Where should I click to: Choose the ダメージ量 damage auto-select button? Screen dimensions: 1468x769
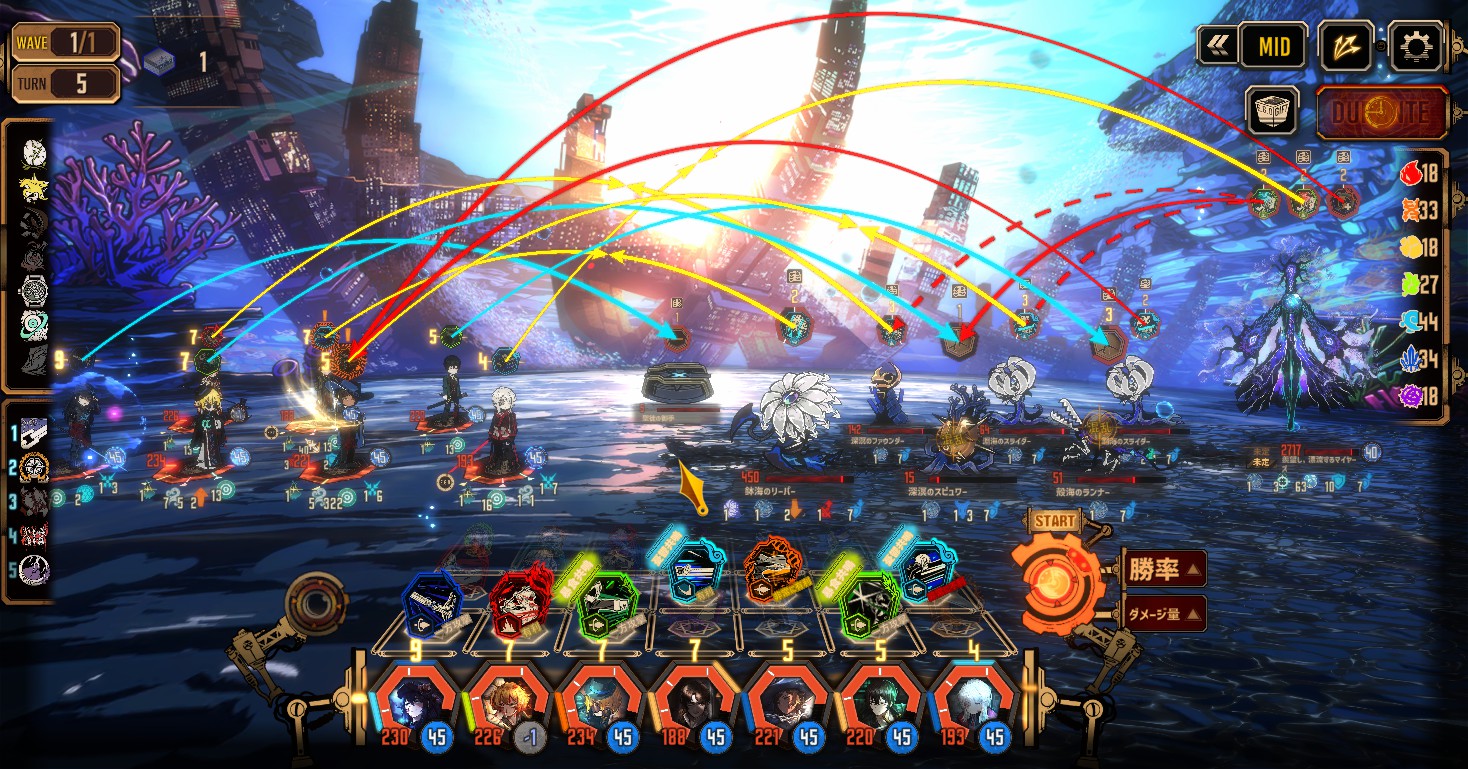1163,613
